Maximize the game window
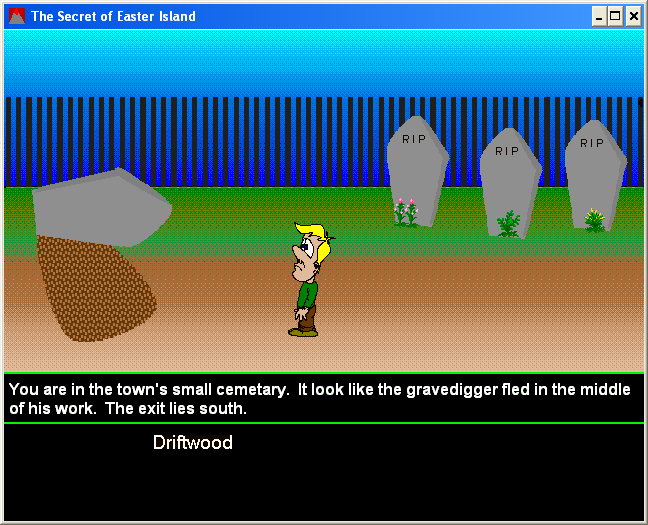Screen dimensions: 648x525 (614, 16)
